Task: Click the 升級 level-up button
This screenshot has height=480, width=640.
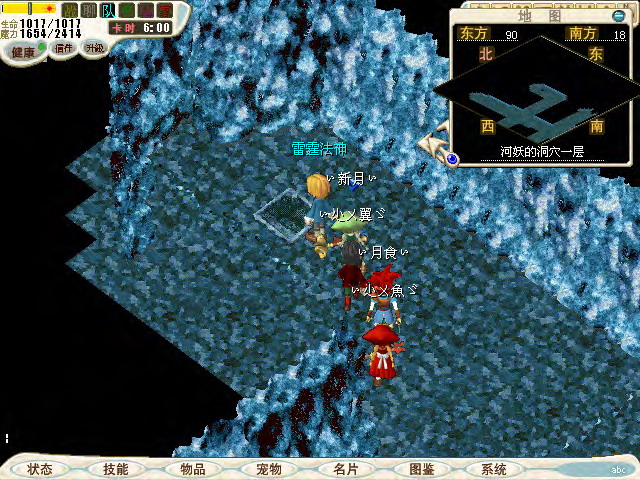Action: tap(94, 48)
